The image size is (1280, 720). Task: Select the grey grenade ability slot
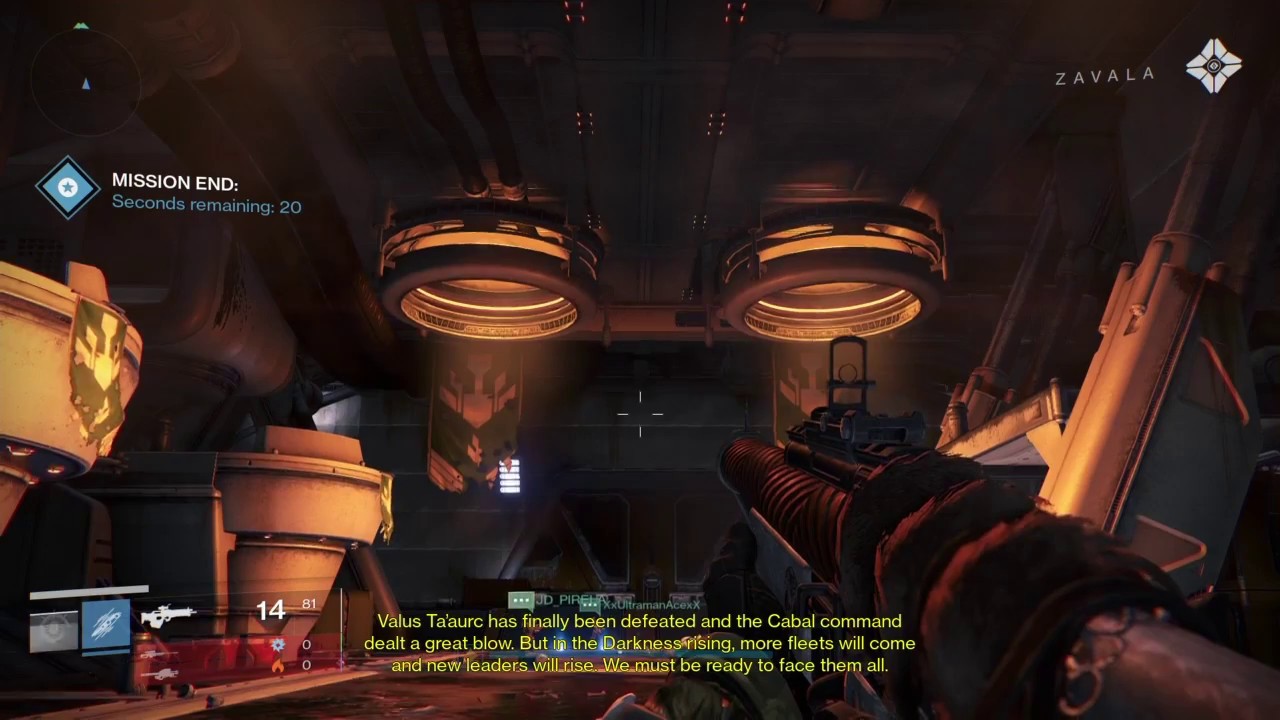tap(53, 628)
